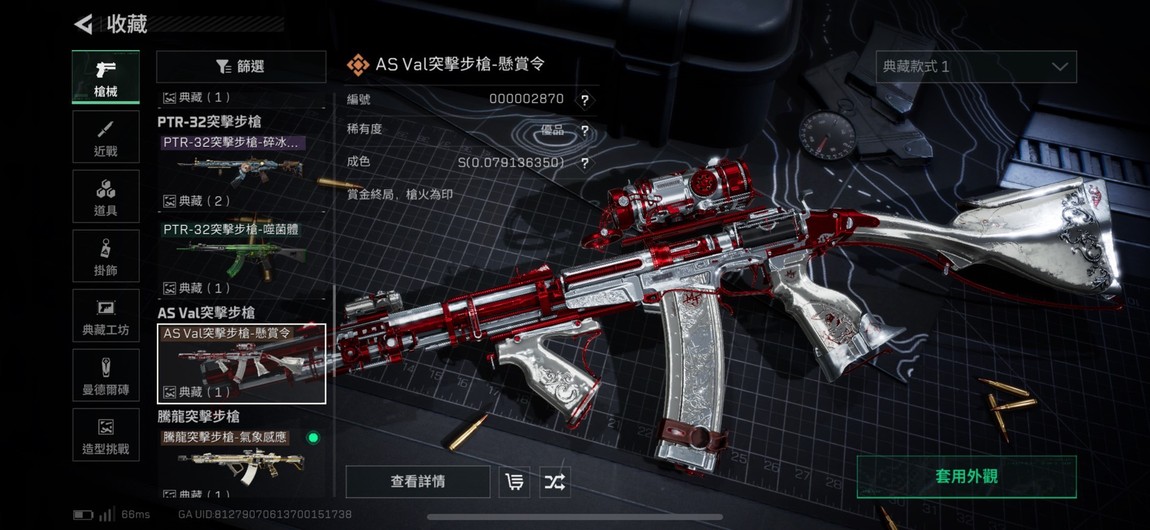Image resolution: width=1150 pixels, height=530 pixels.
Task: Switch to the 槍械 firearms tab
Action: click(105, 77)
